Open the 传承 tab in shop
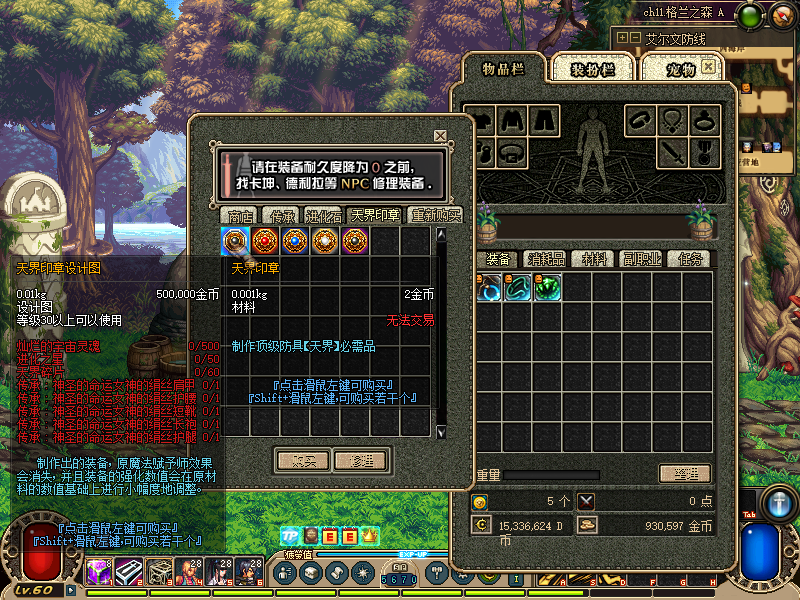800x600 pixels. click(x=279, y=216)
